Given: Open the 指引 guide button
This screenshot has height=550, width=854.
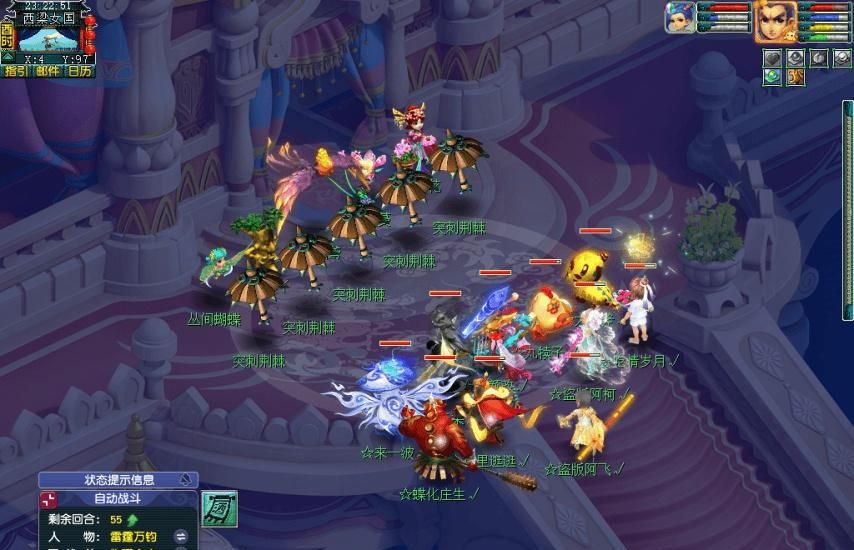Looking at the screenshot, I should tap(16, 71).
